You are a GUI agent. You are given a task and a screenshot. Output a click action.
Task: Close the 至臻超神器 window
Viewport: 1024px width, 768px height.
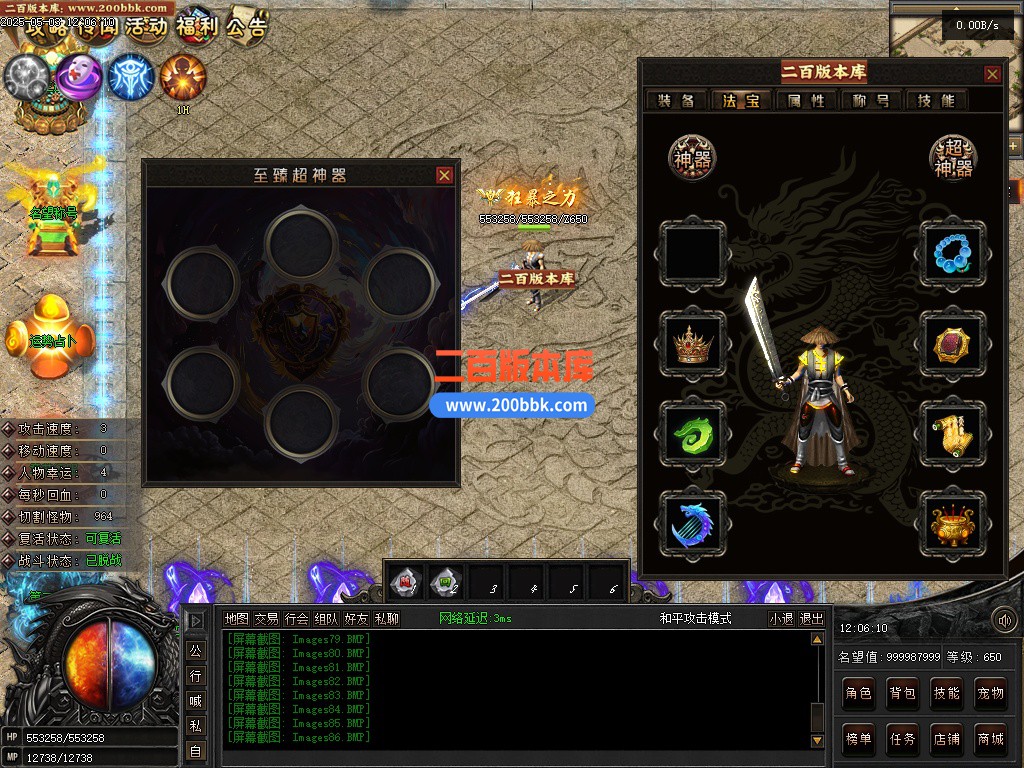(x=445, y=175)
